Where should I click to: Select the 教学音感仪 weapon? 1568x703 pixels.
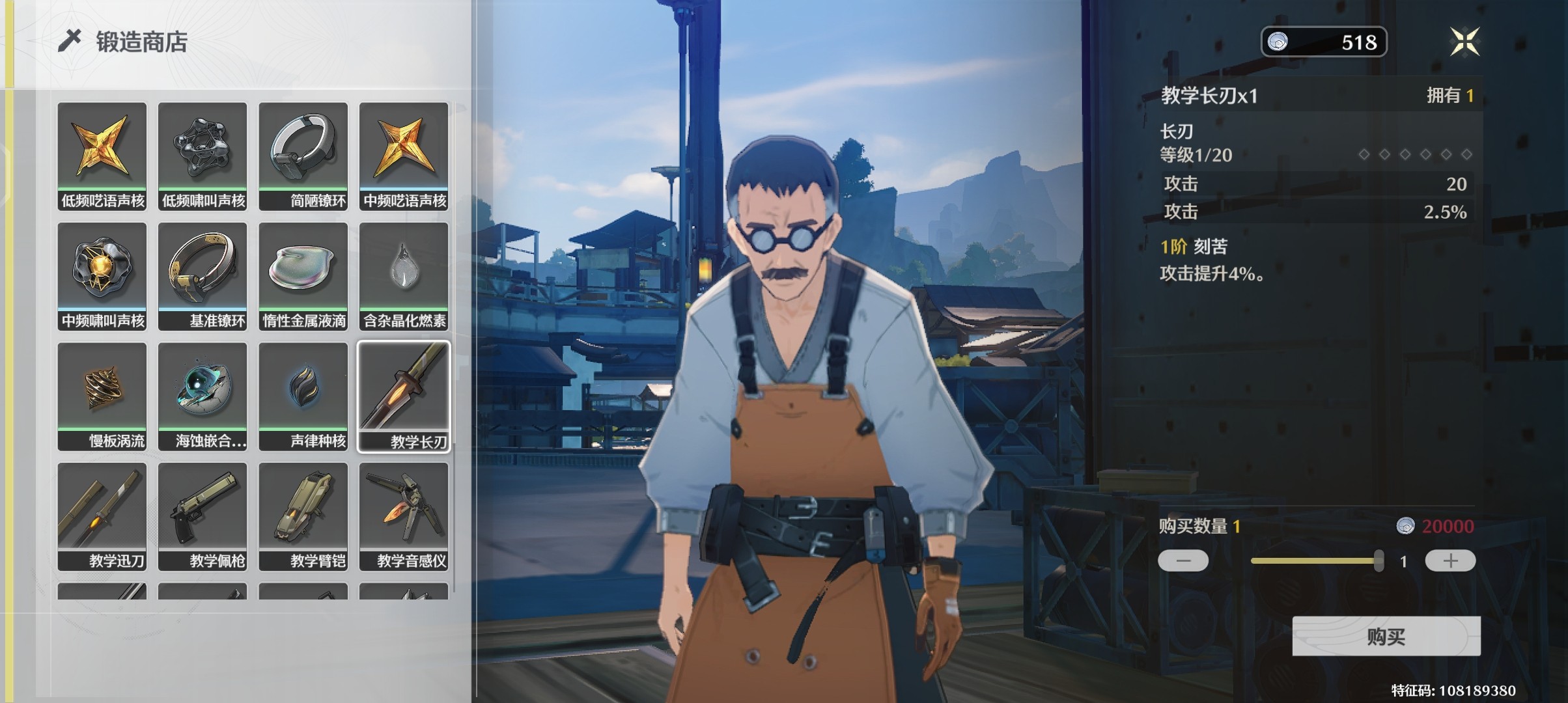[404, 516]
